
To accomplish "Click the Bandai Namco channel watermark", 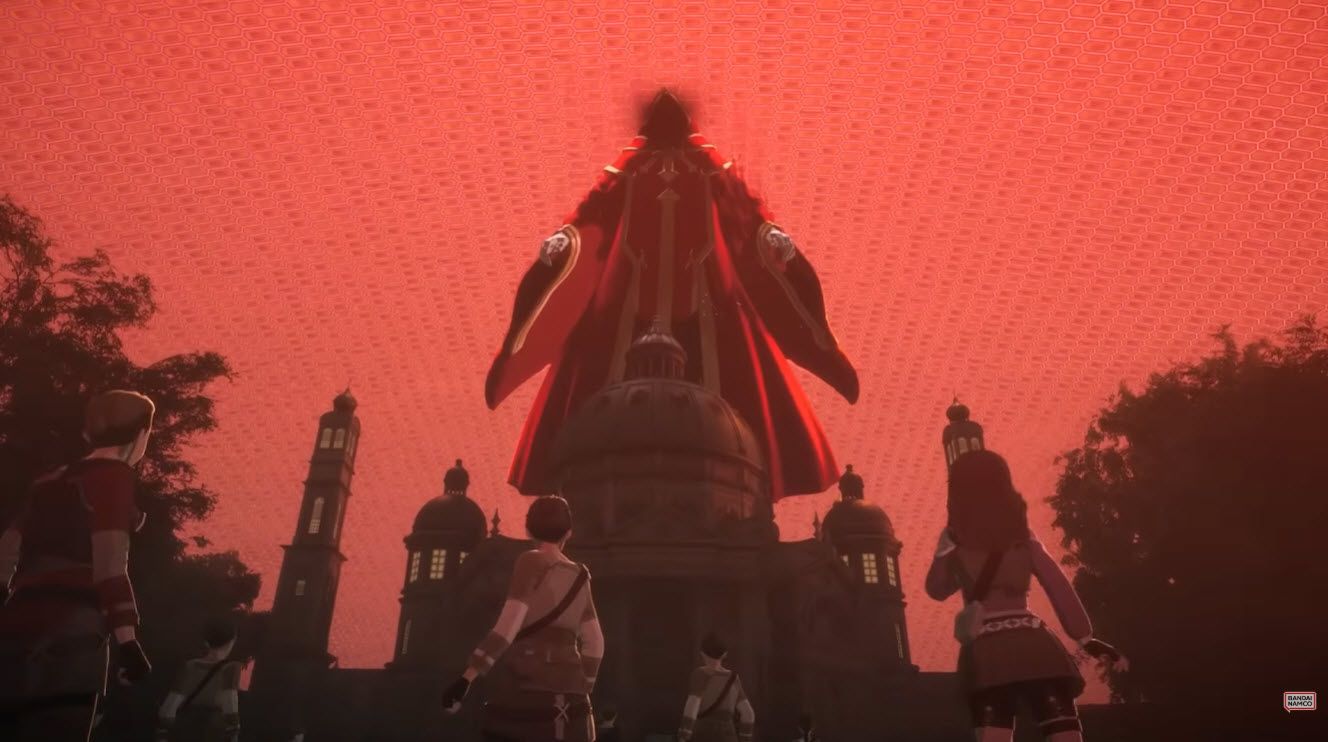I will click(1299, 701).
